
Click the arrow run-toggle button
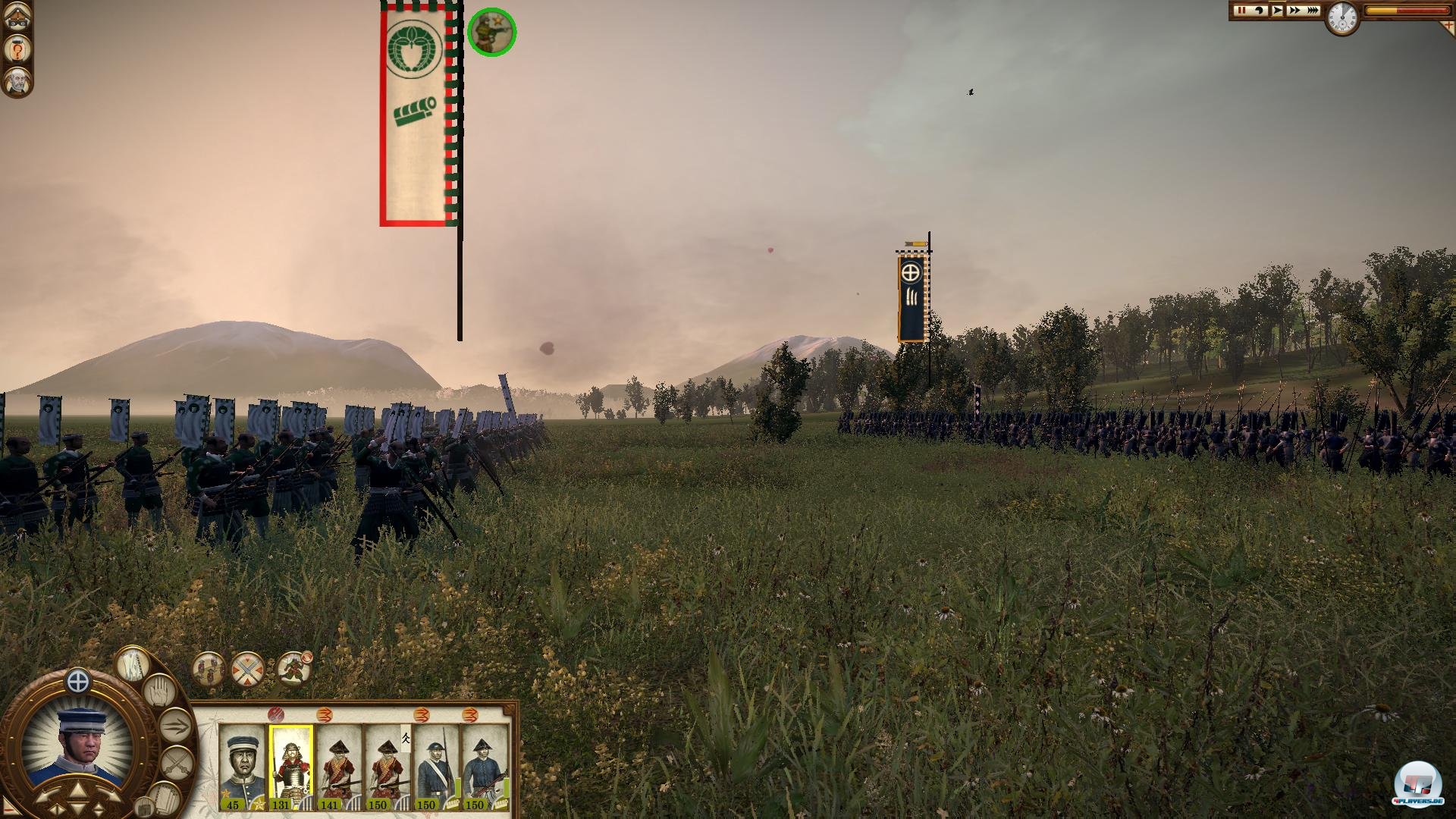click(174, 725)
